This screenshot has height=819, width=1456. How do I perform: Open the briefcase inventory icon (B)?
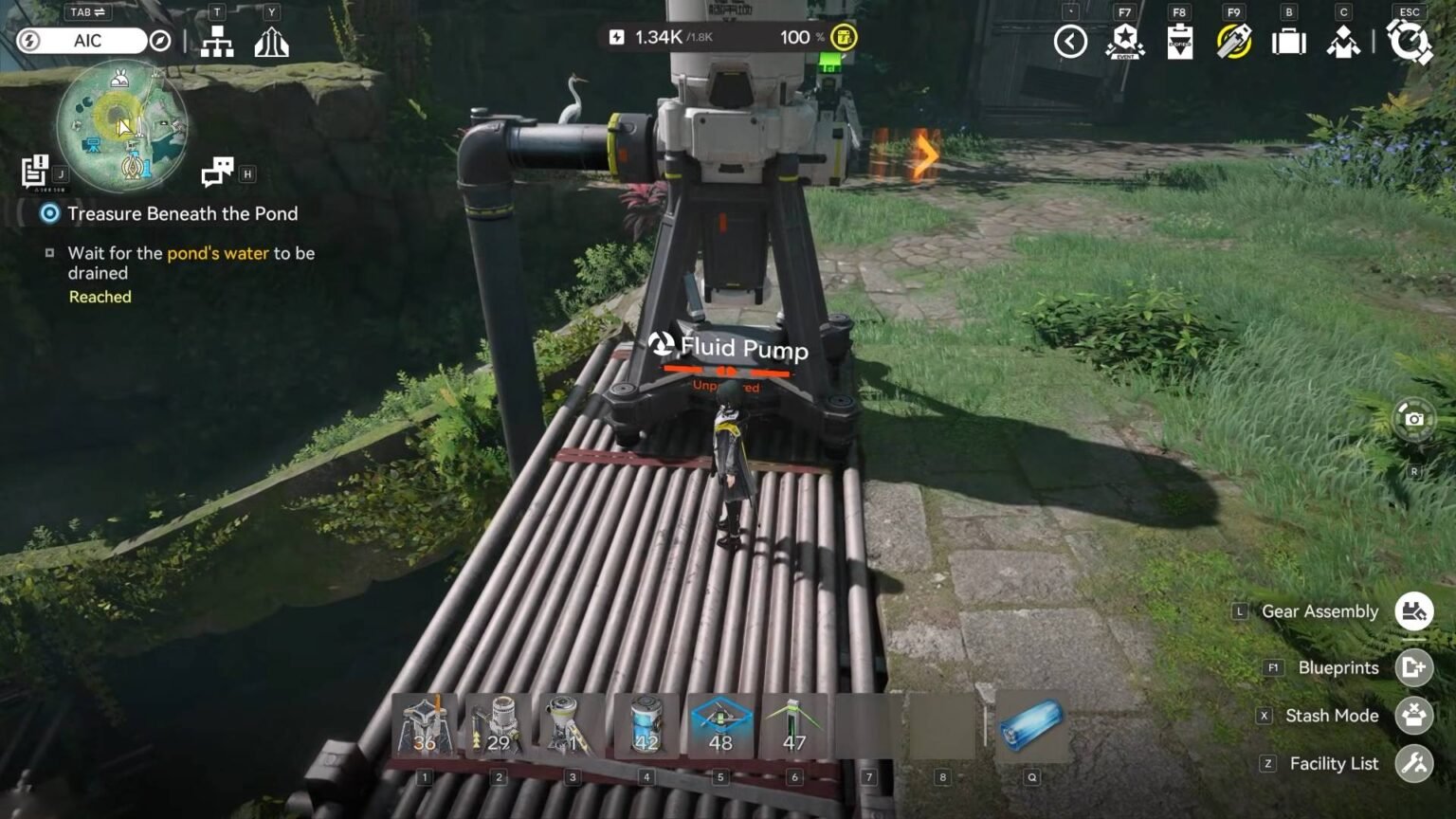click(x=1287, y=42)
